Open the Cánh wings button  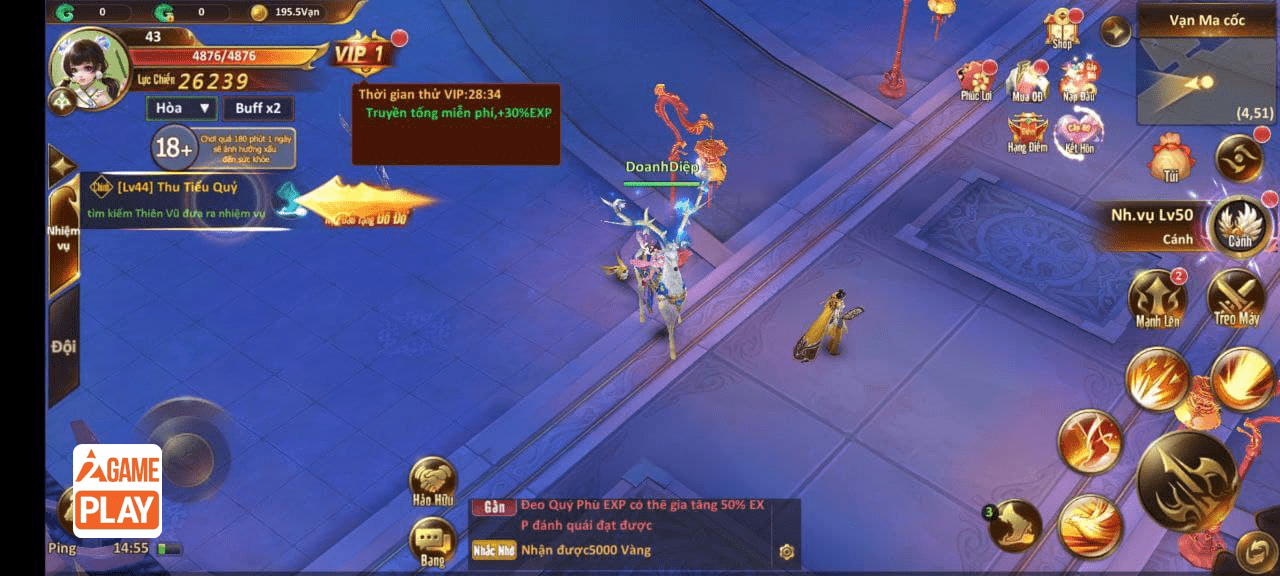pos(1240,226)
